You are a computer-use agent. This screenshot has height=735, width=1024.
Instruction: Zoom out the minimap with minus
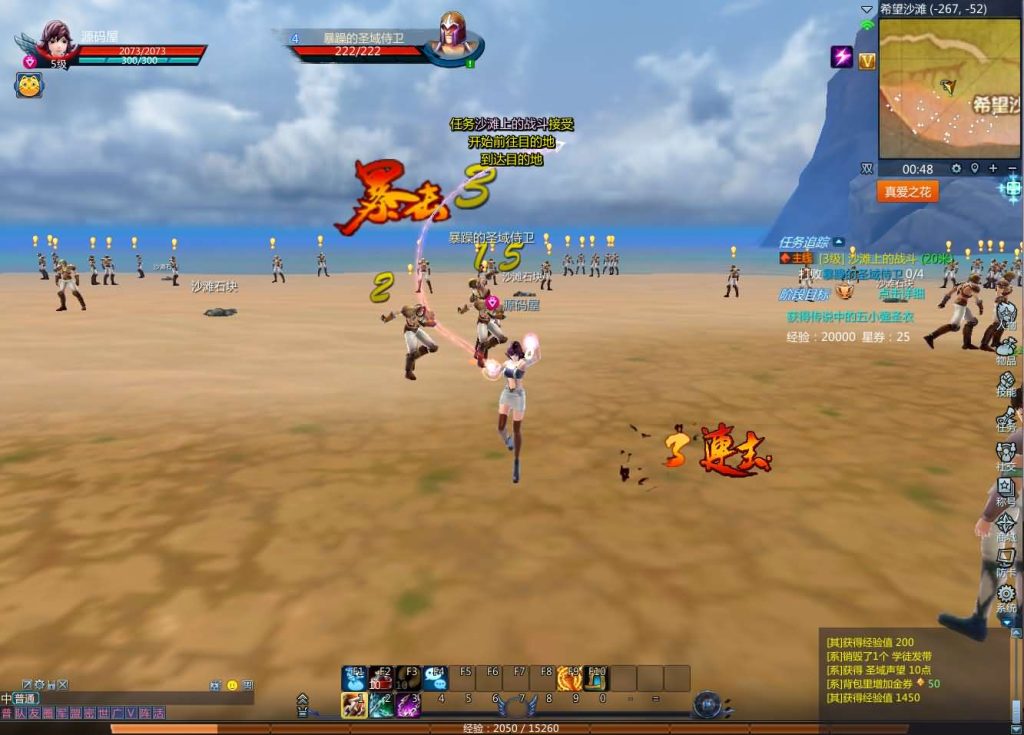pyautogui.click(x=1011, y=169)
